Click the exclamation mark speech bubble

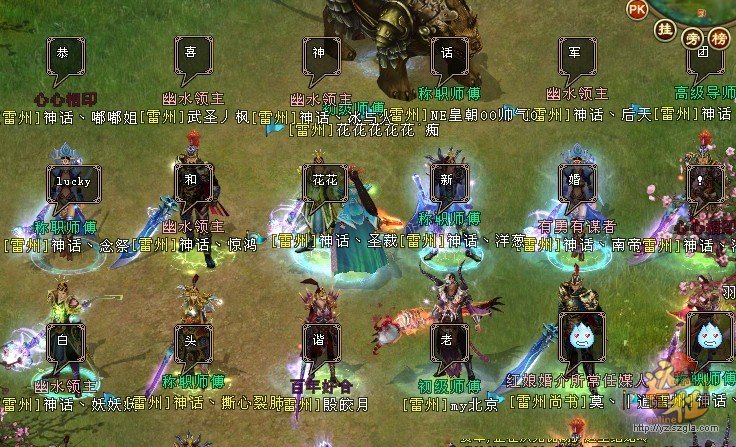point(705,182)
